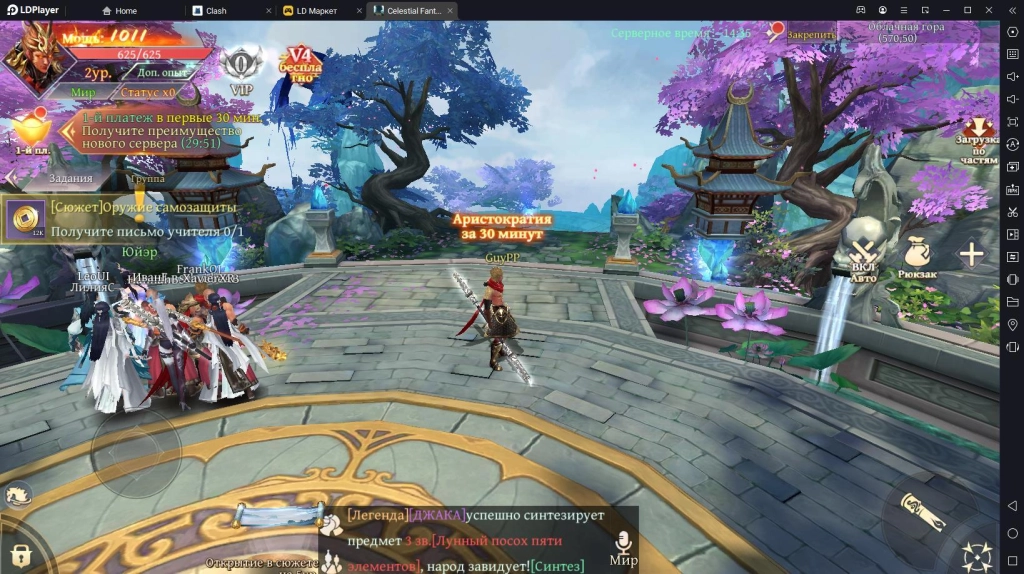1024x574 pixels.
Task: Click the Закрепить pin button
Action: pos(803,34)
